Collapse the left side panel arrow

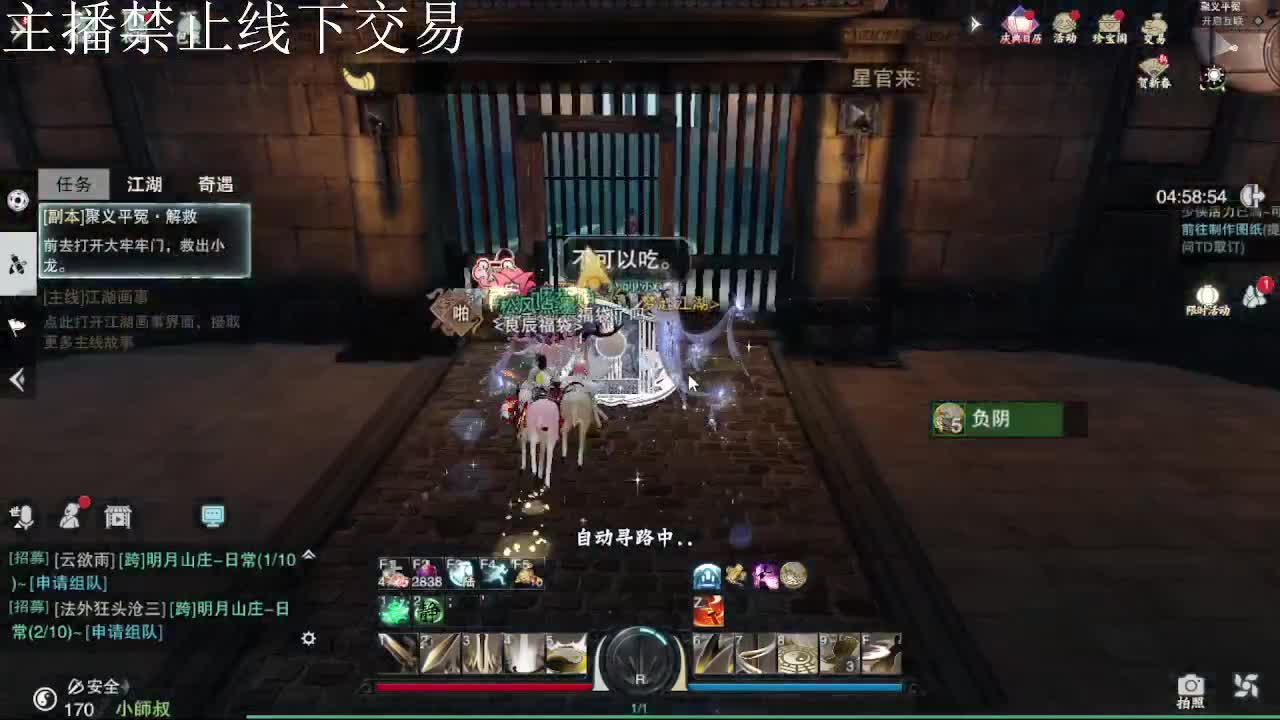point(16,380)
